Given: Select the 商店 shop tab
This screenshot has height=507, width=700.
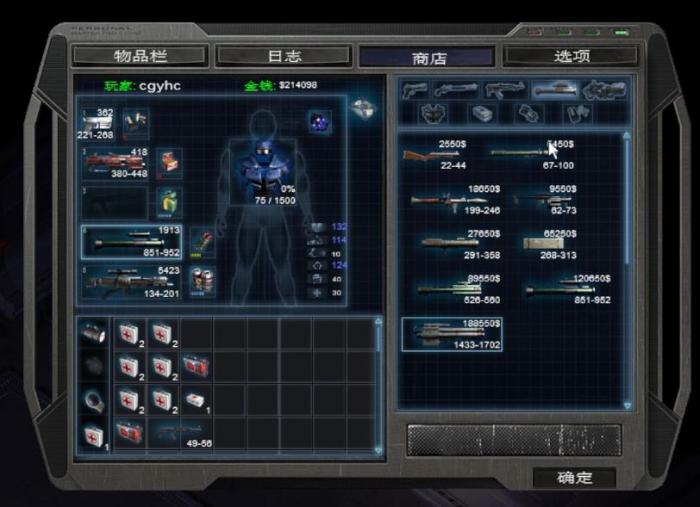Looking at the screenshot, I should (x=426, y=56).
